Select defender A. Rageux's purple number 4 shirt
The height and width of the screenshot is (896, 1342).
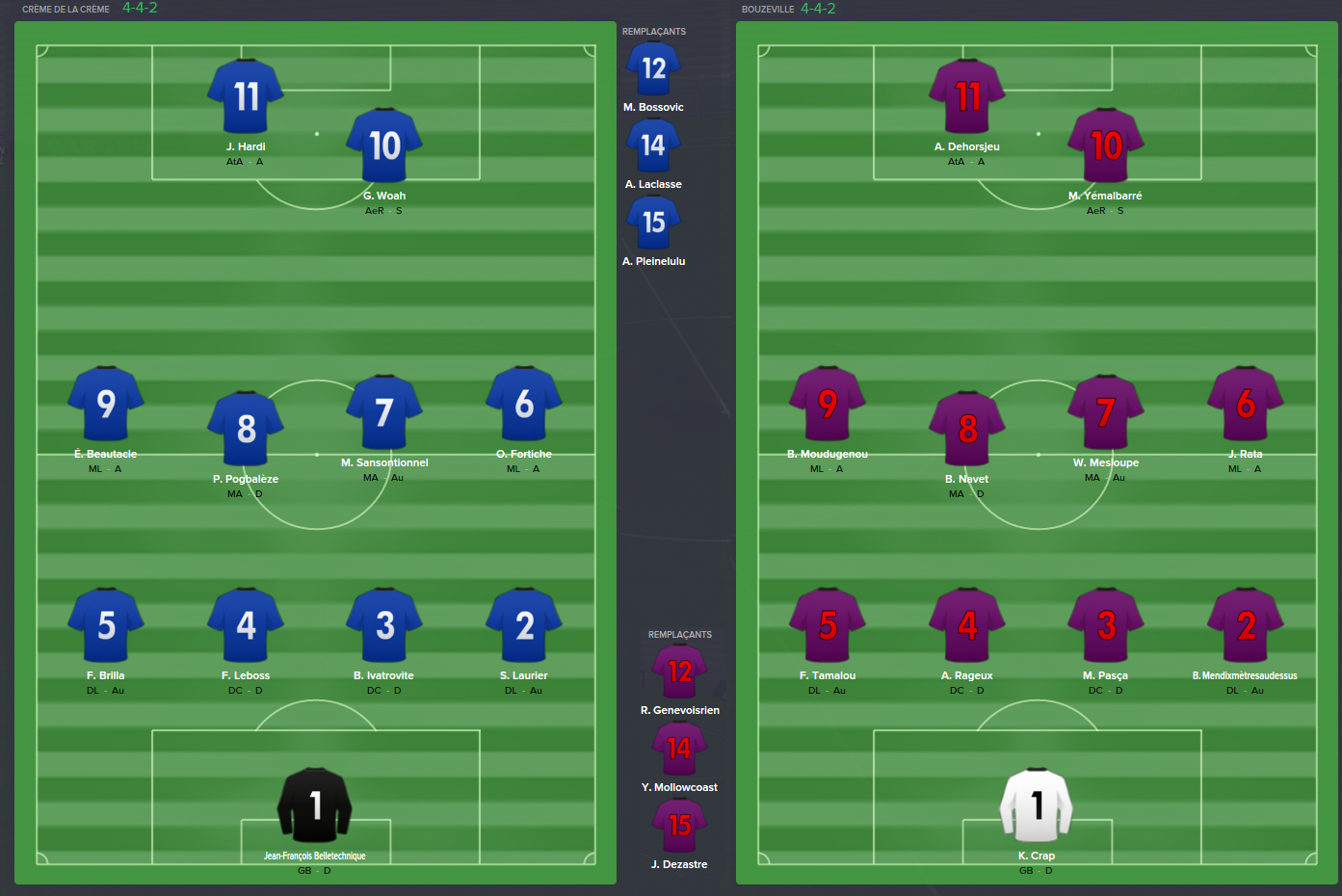[967, 625]
